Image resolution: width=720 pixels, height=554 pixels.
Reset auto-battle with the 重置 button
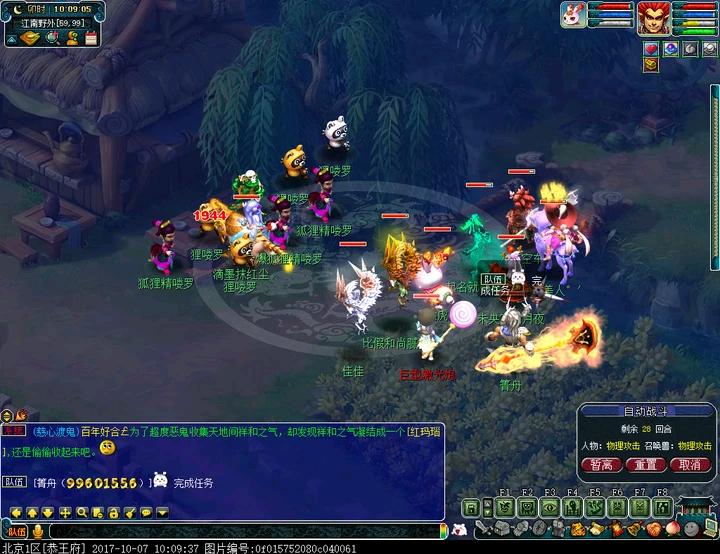click(646, 465)
